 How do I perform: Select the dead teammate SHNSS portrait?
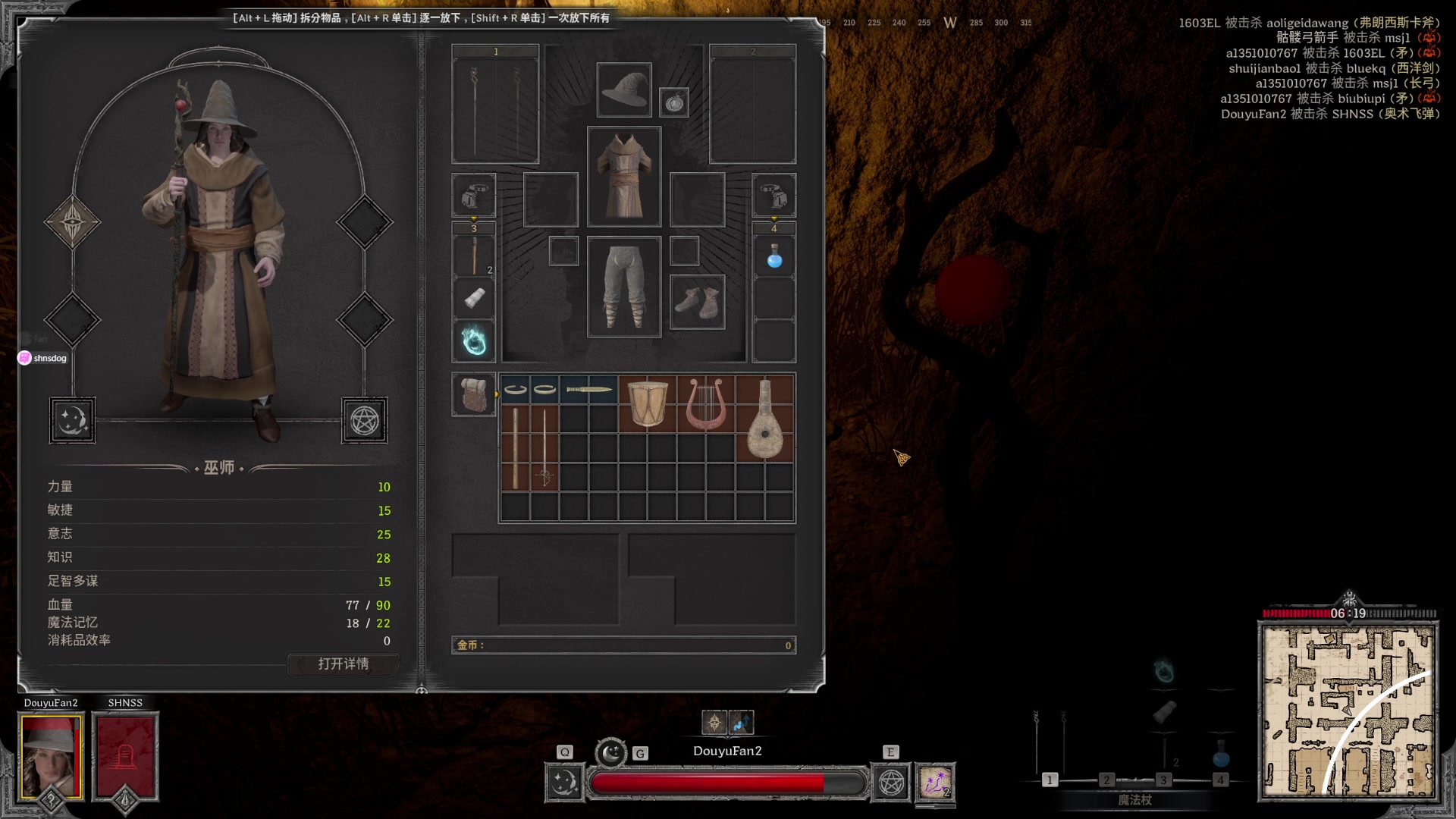(x=125, y=756)
